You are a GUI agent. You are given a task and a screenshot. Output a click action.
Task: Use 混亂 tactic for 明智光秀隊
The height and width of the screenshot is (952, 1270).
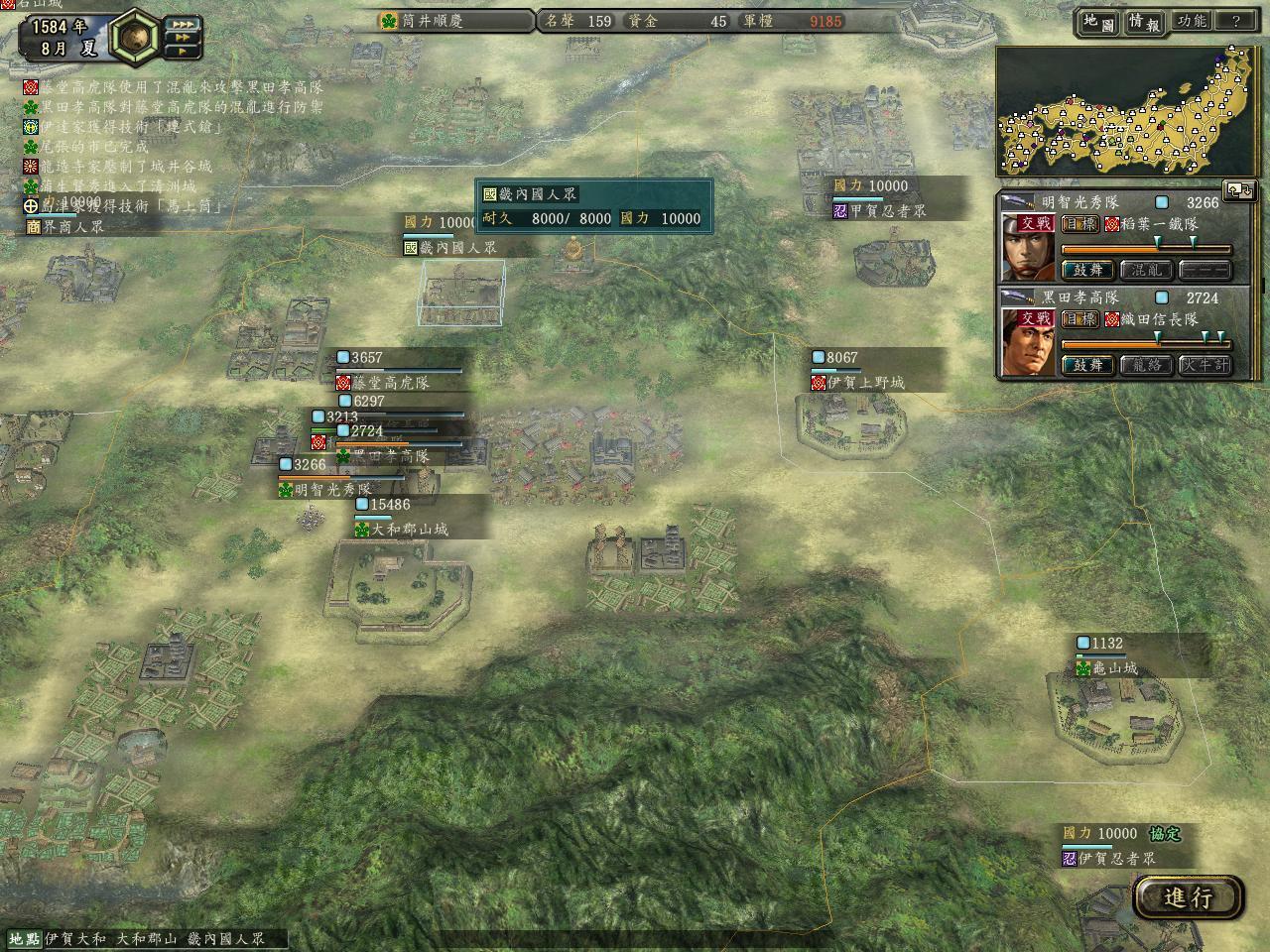(1147, 270)
